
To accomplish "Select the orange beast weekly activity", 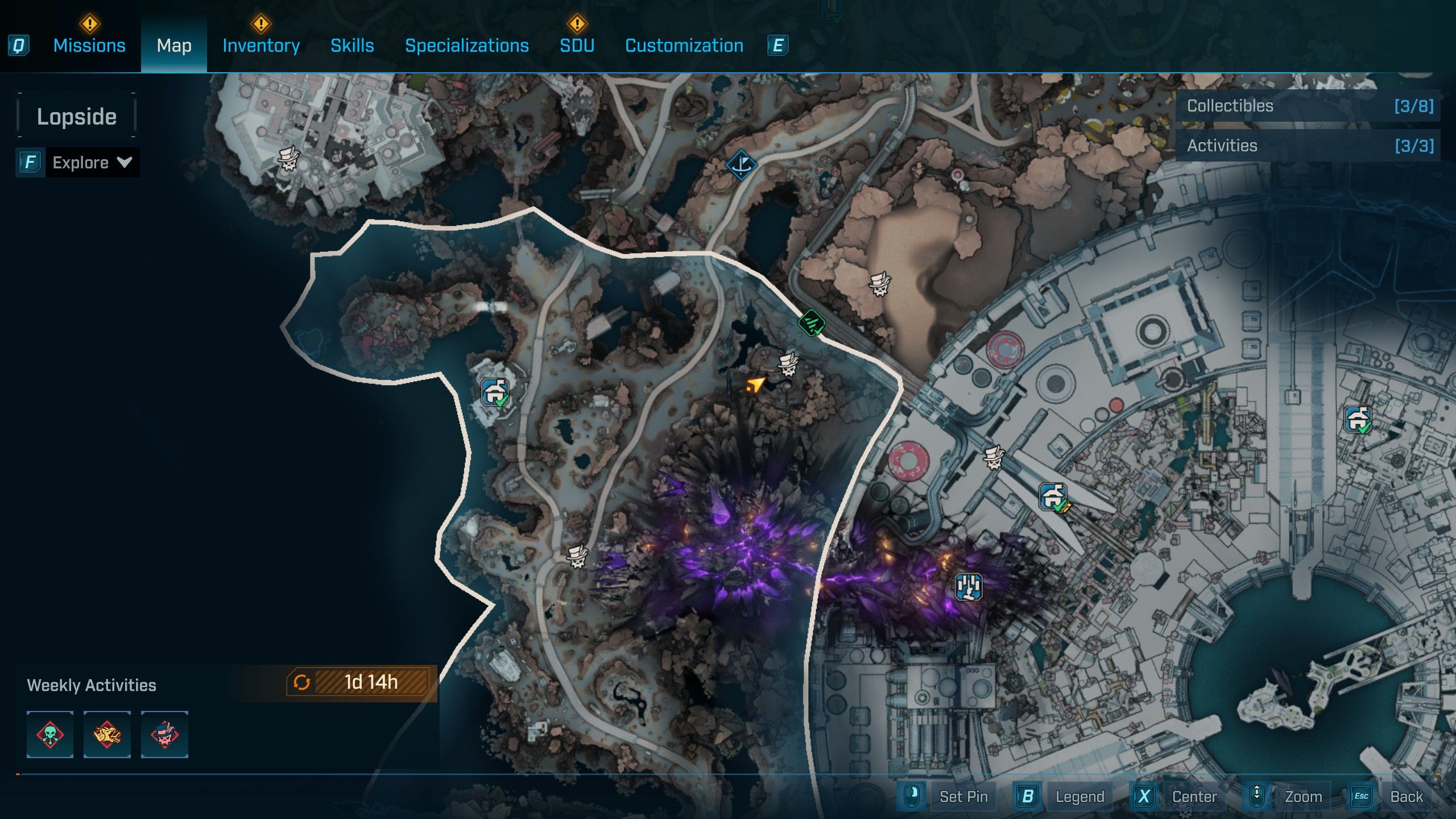I will (107, 734).
